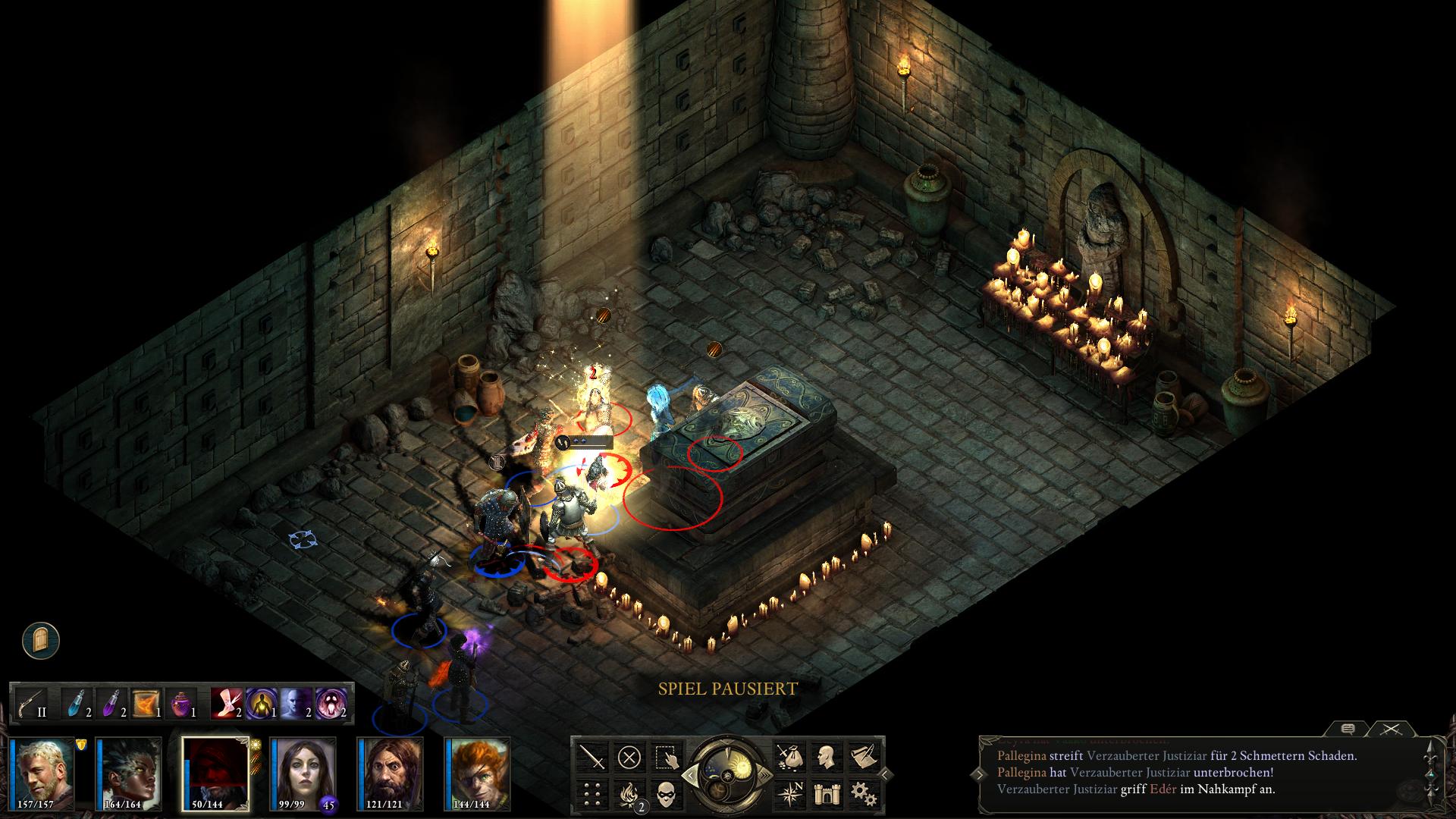Pick the bearded brown-haired man's portrait

pyautogui.click(x=391, y=772)
